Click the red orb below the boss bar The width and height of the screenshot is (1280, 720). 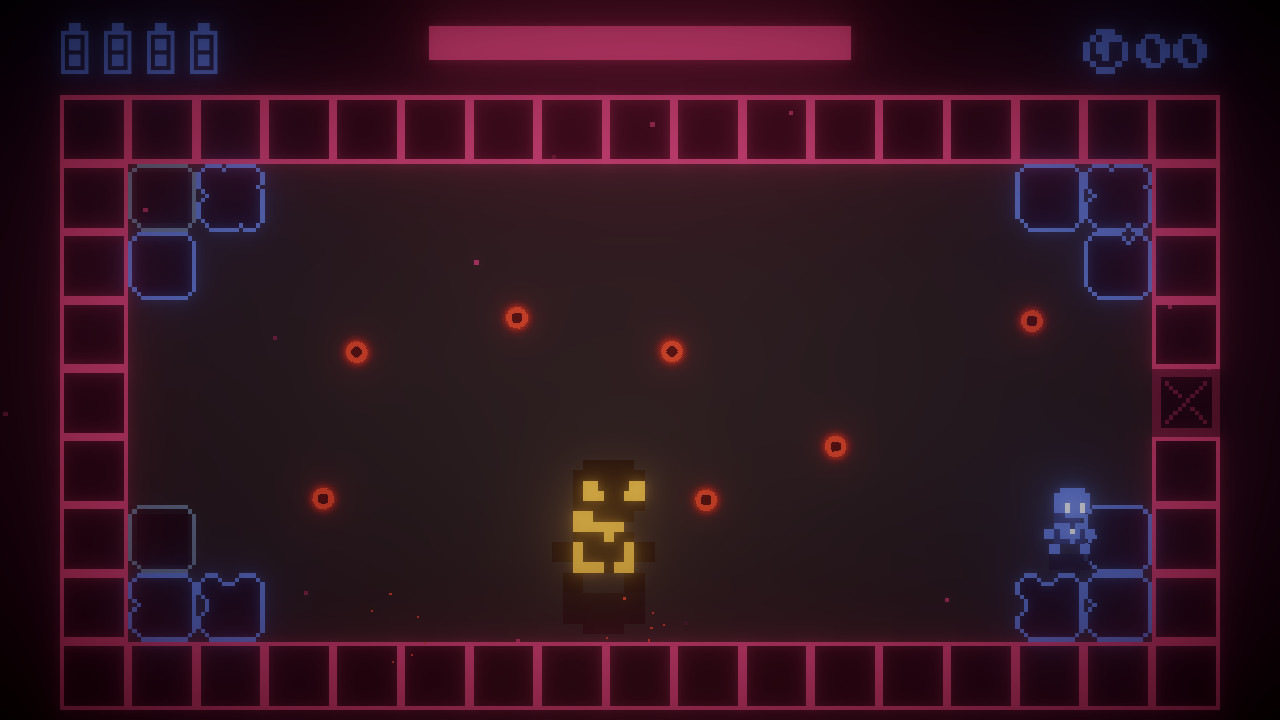(x=672, y=350)
